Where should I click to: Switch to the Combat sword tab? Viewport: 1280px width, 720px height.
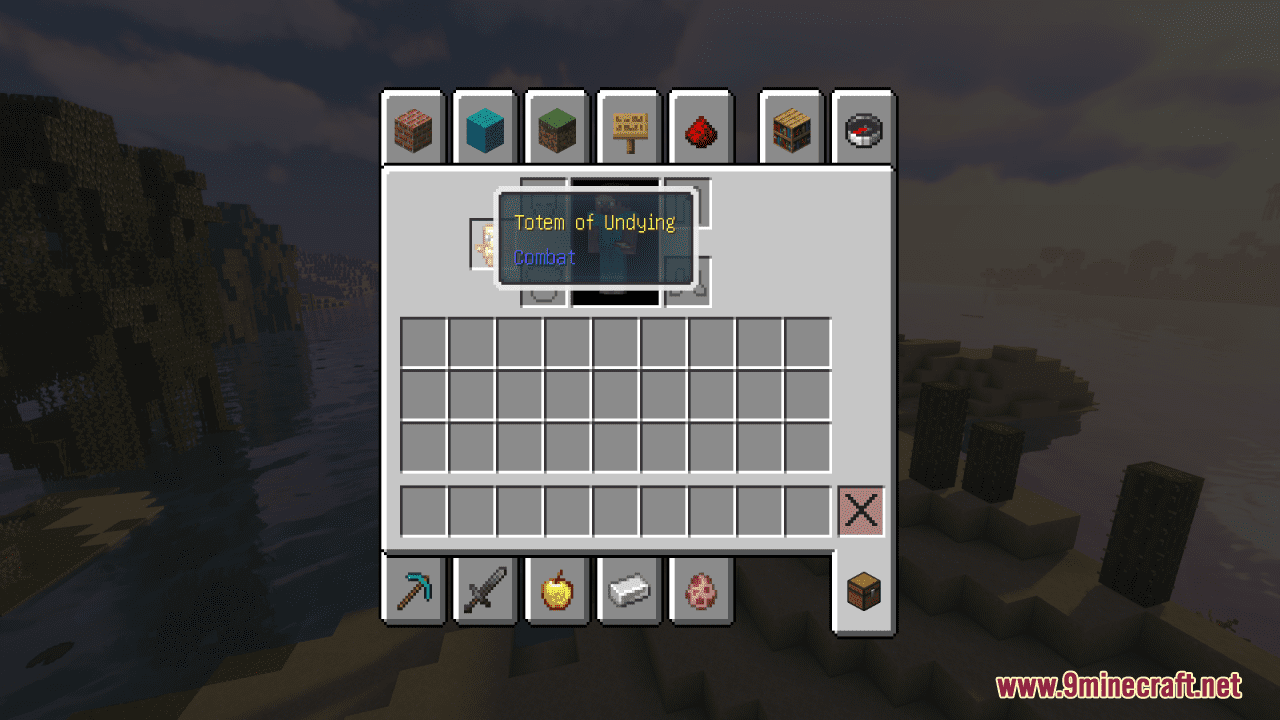coord(484,592)
